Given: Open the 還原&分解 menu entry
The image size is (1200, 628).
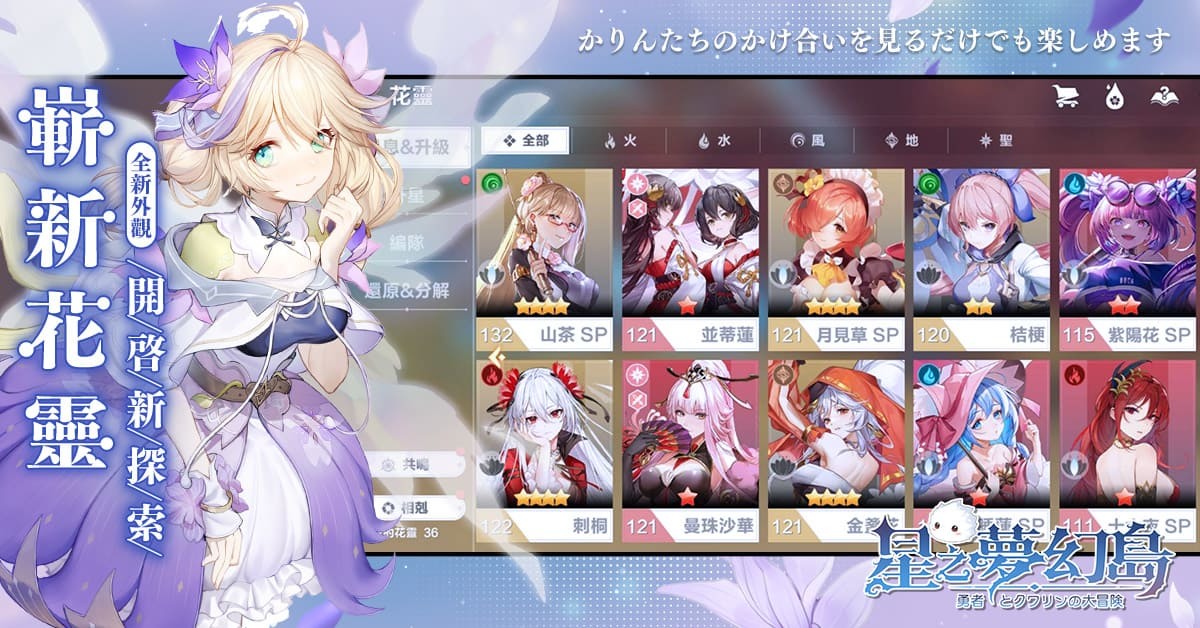Looking at the screenshot, I should coord(421,290).
